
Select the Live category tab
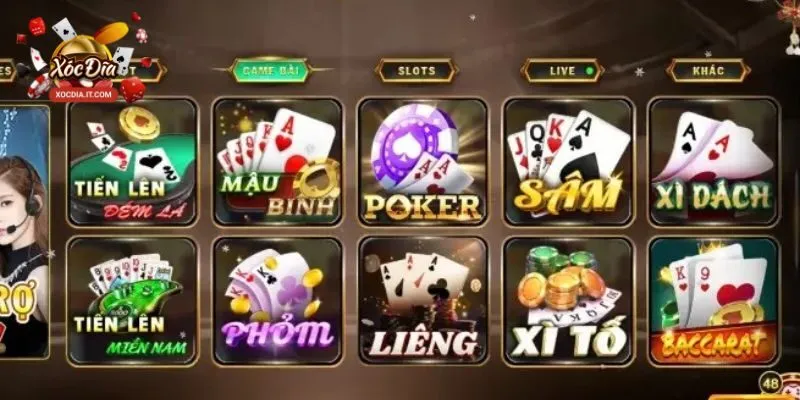(x=564, y=71)
